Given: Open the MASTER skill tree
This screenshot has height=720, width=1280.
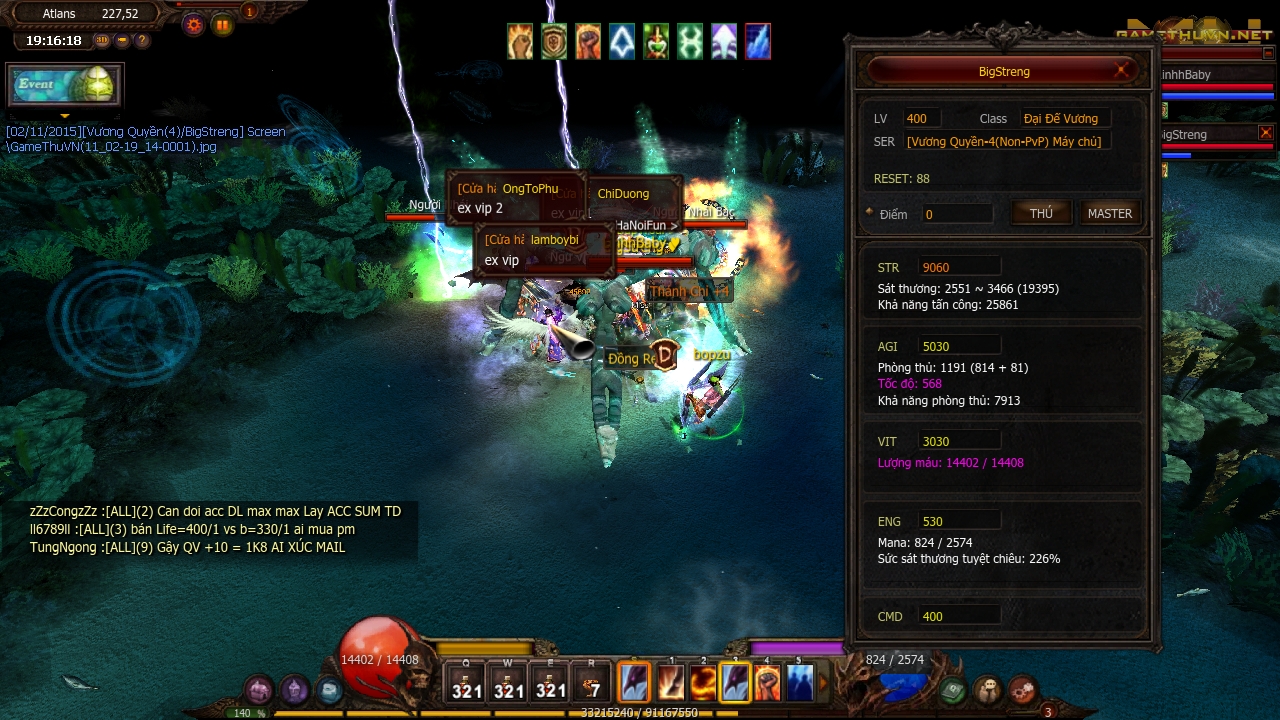Looking at the screenshot, I should tap(1109, 213).
